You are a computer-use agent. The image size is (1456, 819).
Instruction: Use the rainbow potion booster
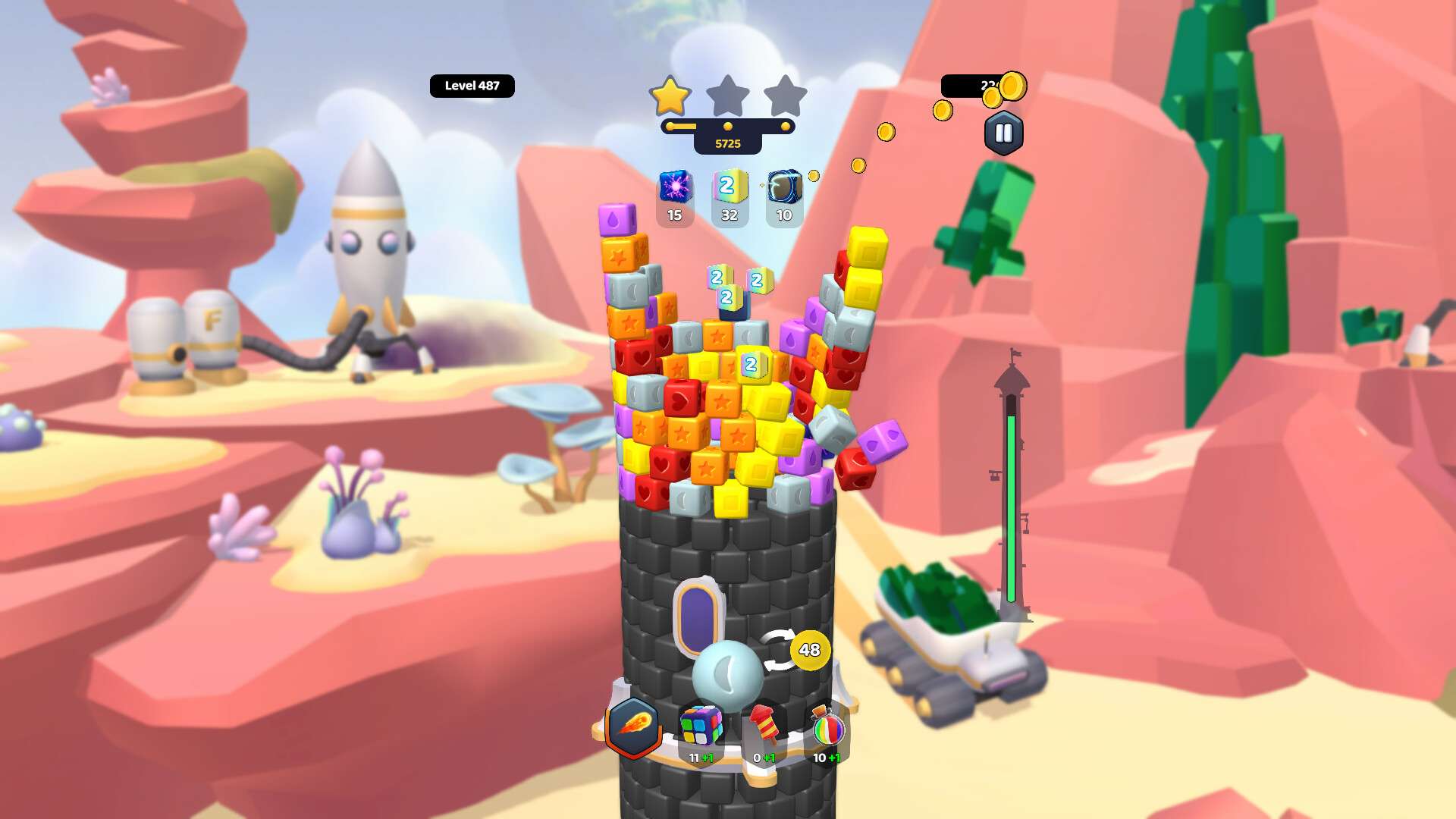[x=827, y=728]
